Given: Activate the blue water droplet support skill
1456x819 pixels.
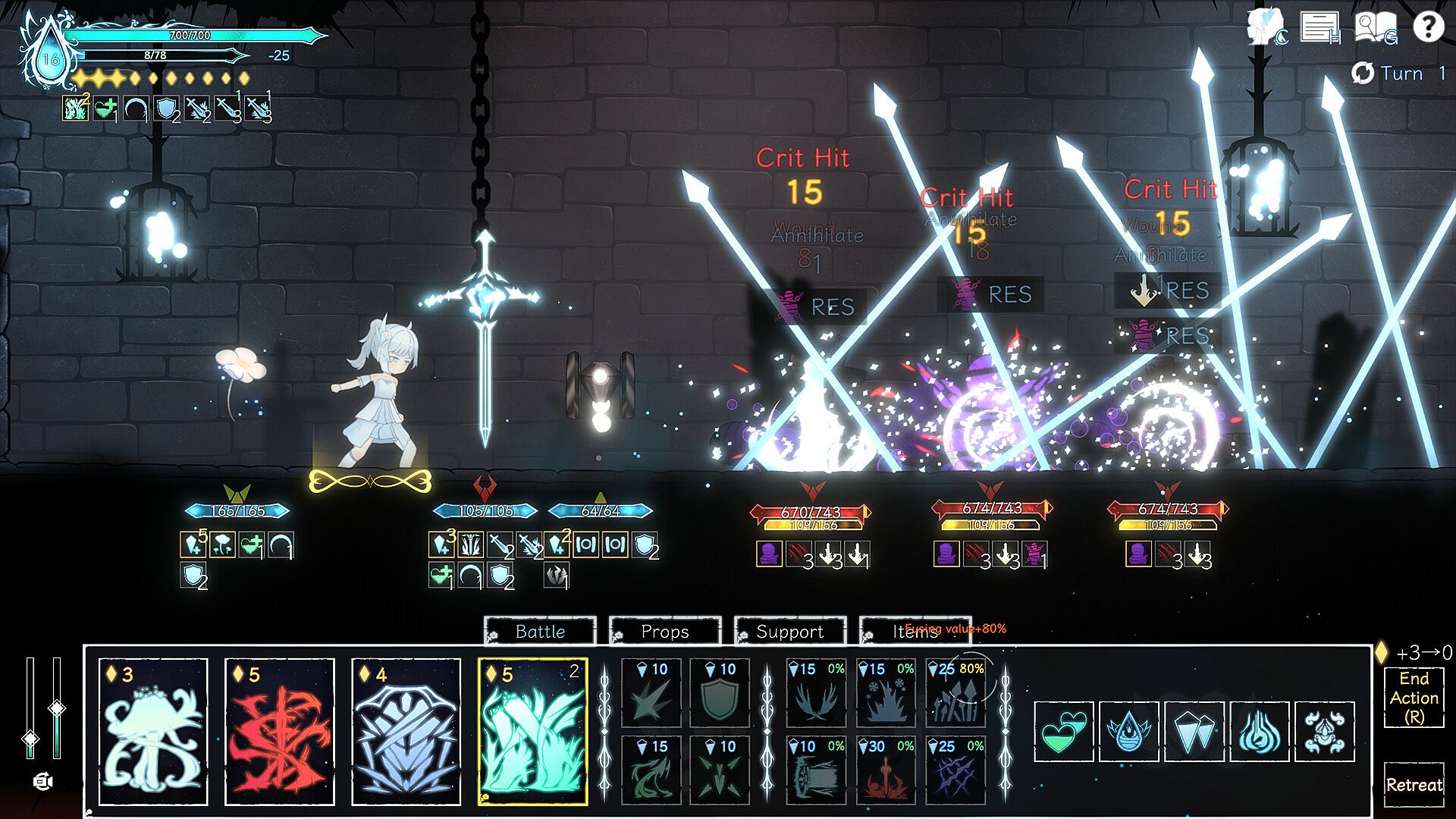Looking at the screenshot, I should tap(1129, 731).
